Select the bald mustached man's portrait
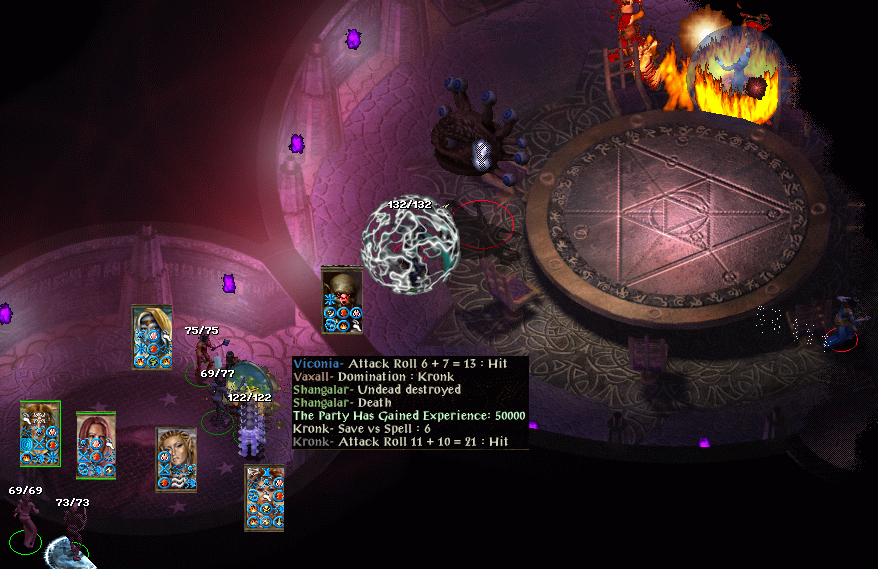Viewport: 878px width, 569px height. pyautogui.click(x=341, y=298)
